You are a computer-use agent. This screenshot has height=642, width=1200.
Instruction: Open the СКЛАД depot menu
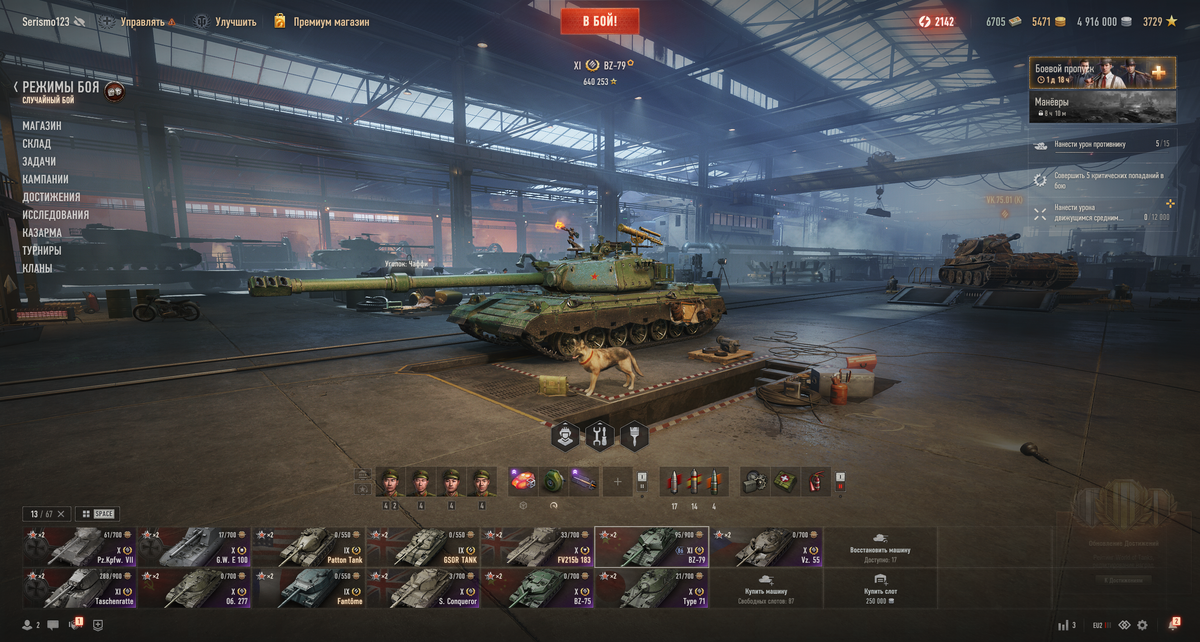pyautogui.click(x=37, y=144)
